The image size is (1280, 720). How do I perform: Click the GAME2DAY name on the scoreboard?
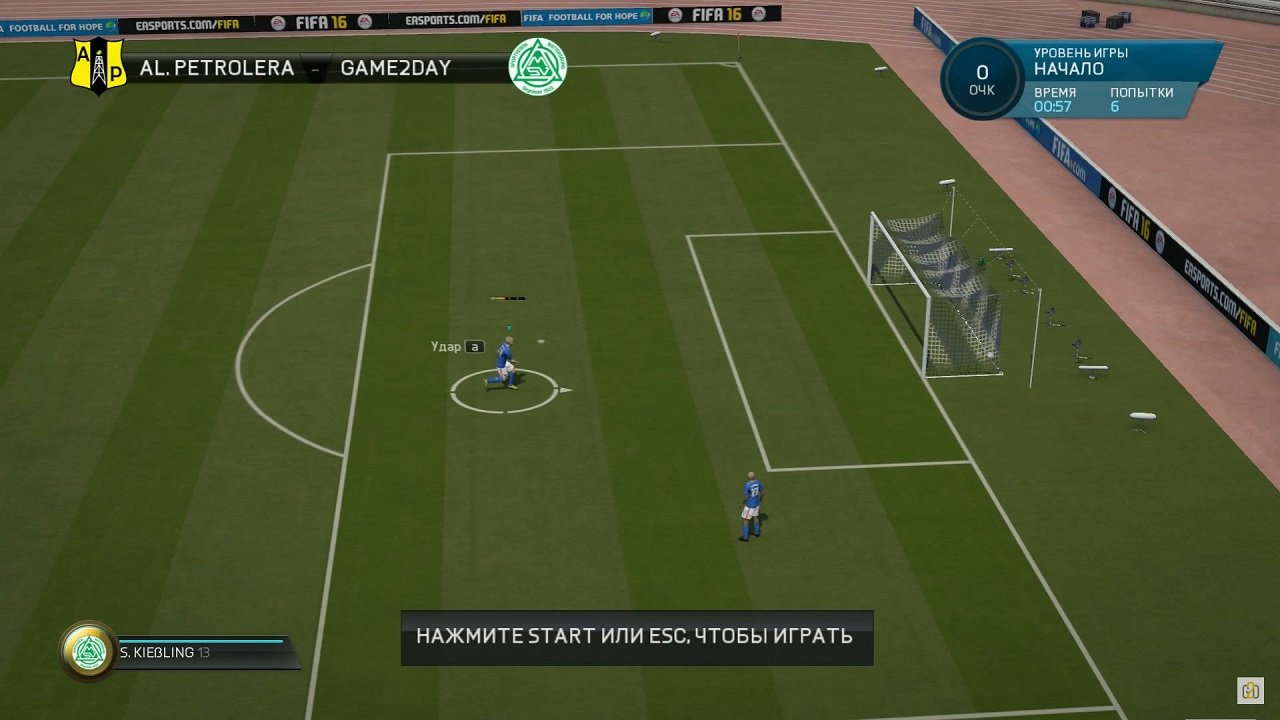(x=394, y=68)
